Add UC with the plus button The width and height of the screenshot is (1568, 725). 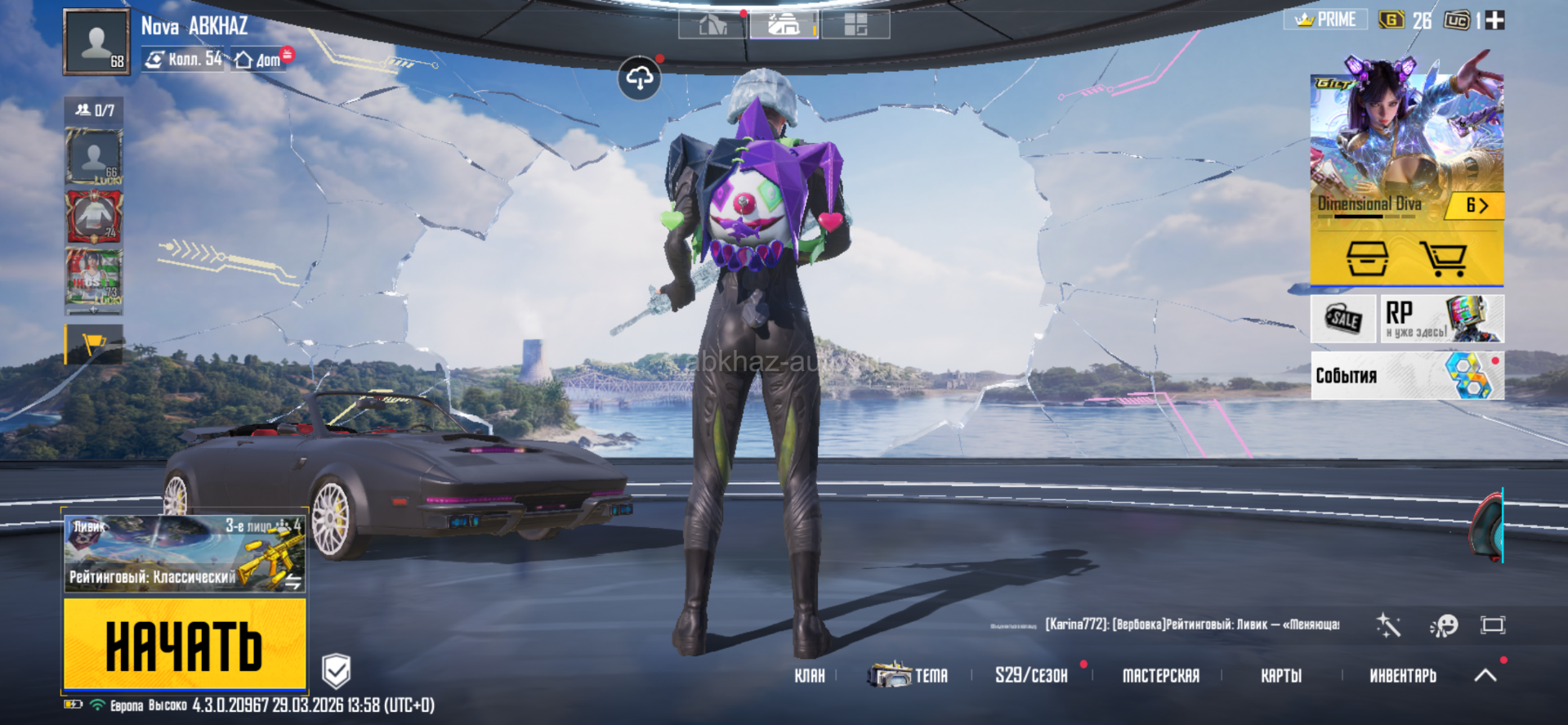click(1494, 20)
